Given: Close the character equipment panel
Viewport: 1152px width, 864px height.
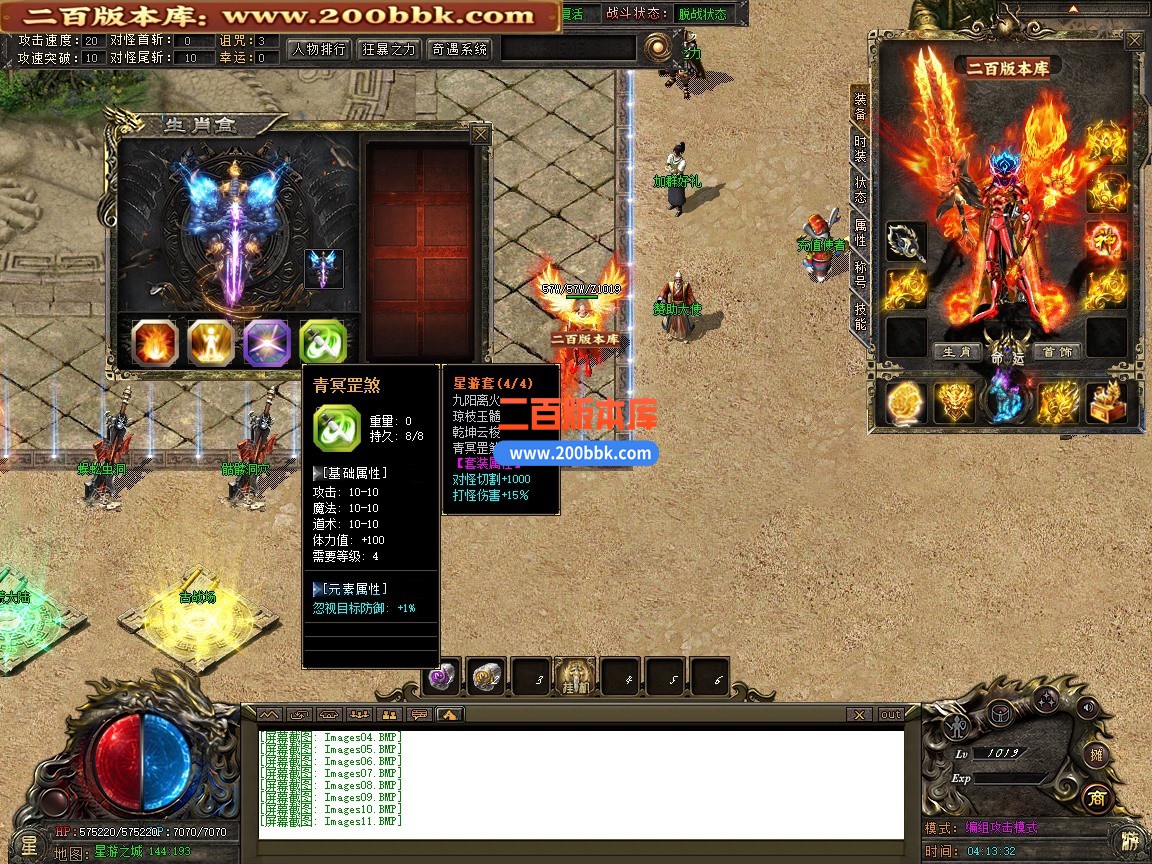Looking at the screenshot, I should tap(1134, 41).
